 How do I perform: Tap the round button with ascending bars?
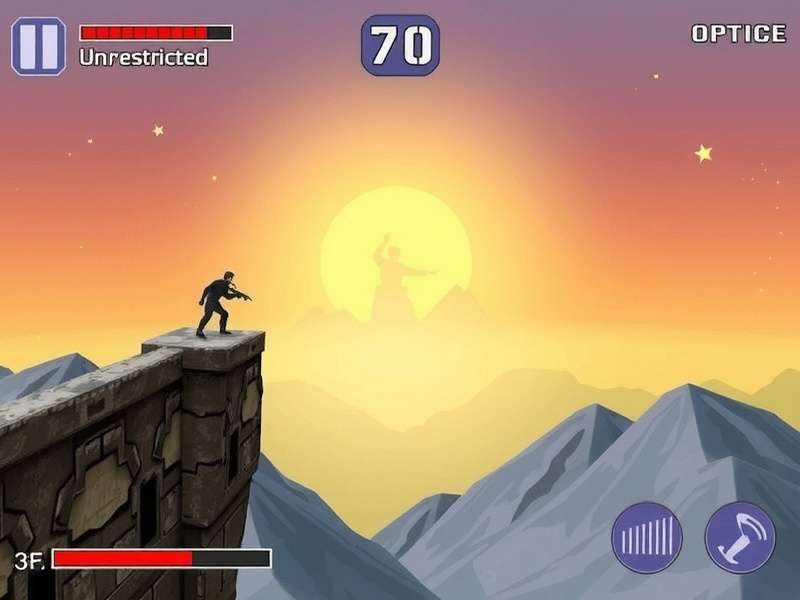point(647,537)
